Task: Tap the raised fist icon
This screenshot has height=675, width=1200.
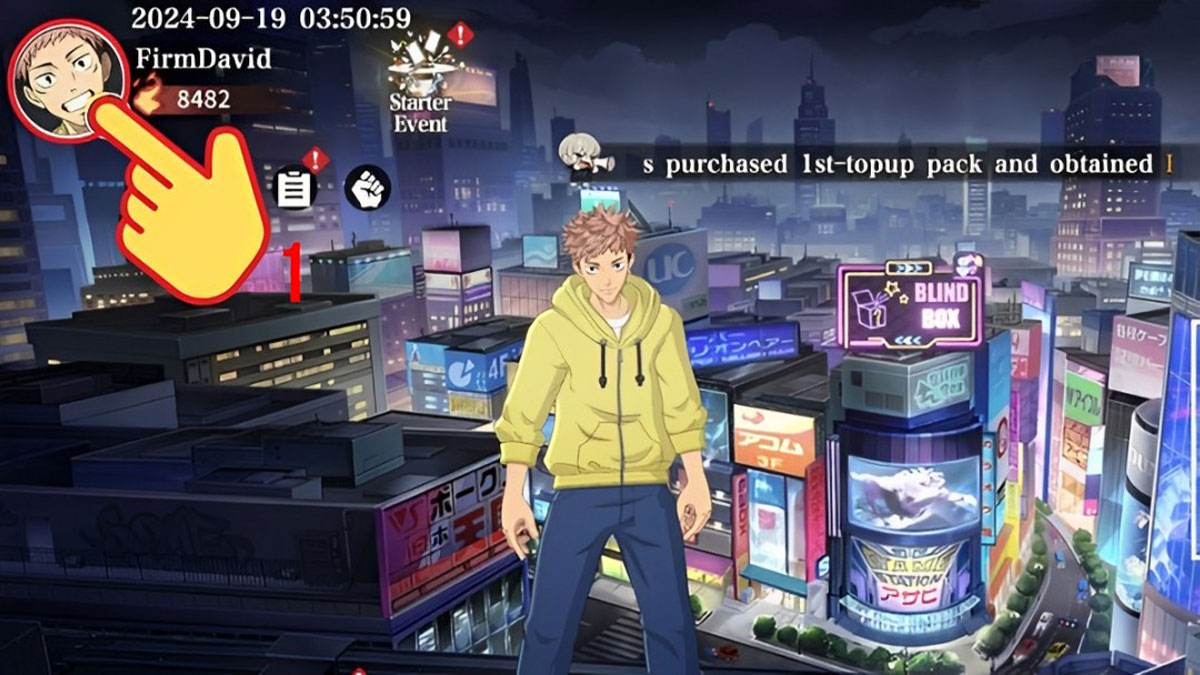Action: (367, 187)
